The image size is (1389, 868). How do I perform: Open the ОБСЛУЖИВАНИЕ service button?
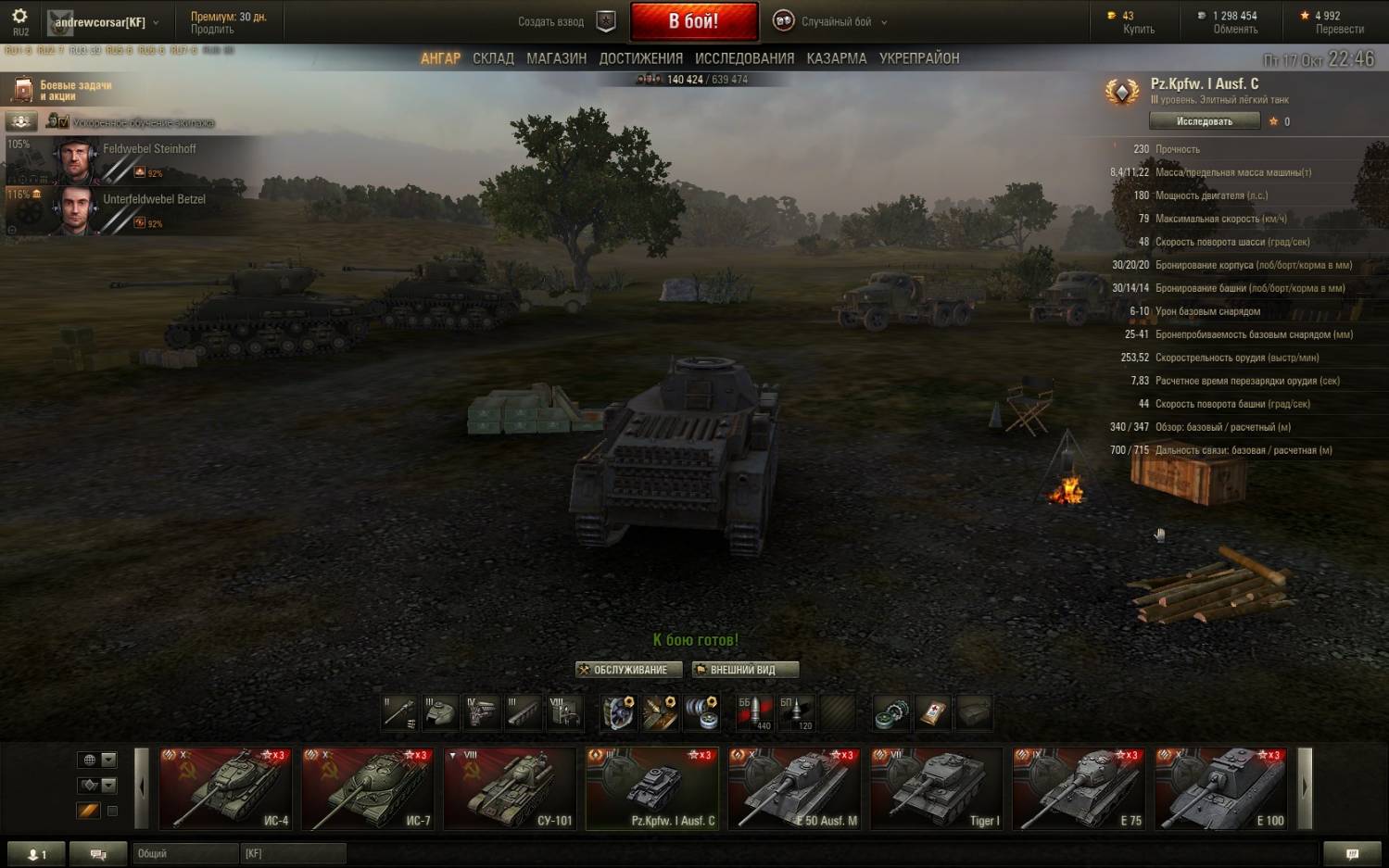[629, 670]
